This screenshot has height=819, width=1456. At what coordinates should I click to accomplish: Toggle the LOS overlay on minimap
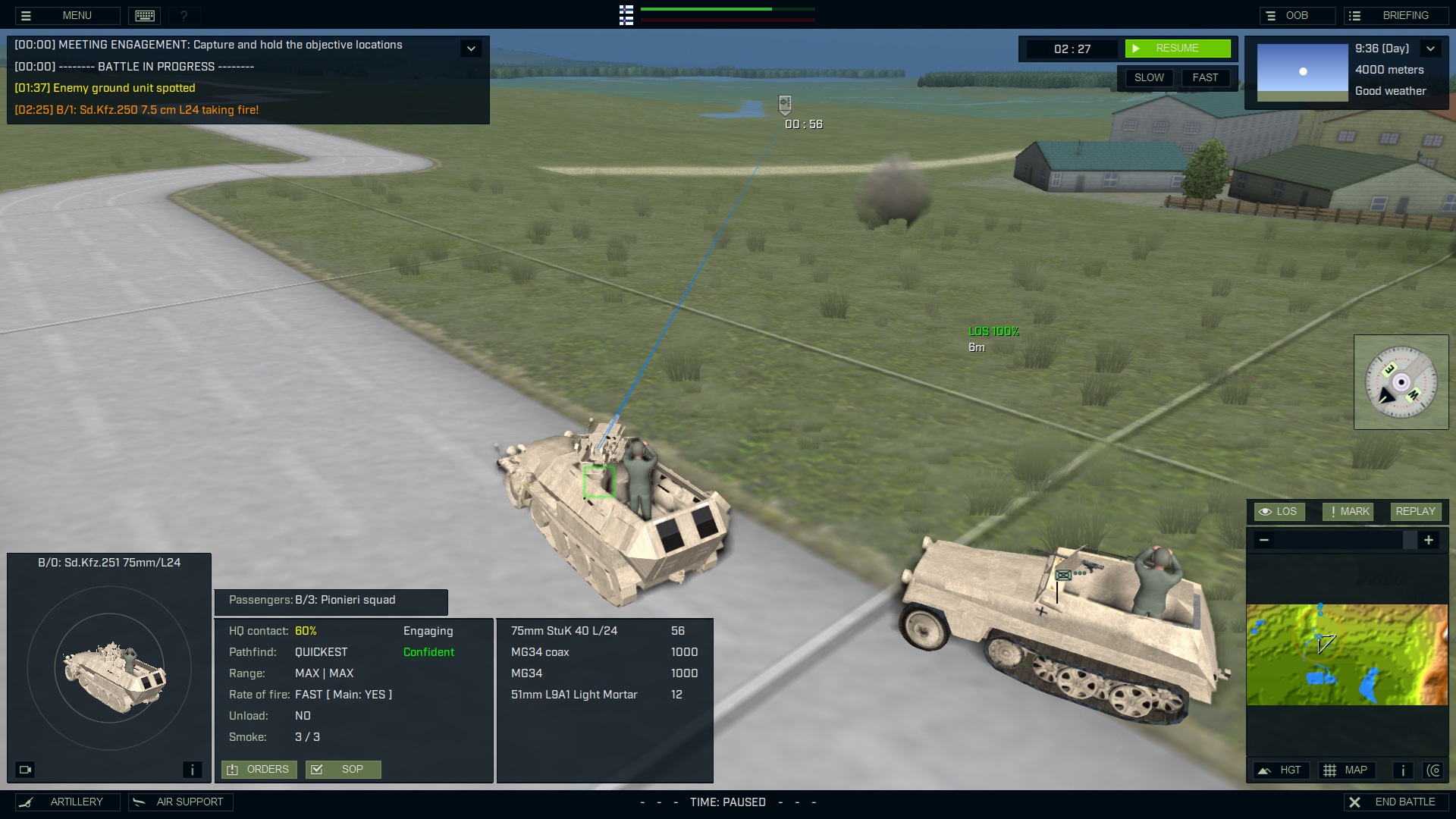click(1279, 511)
